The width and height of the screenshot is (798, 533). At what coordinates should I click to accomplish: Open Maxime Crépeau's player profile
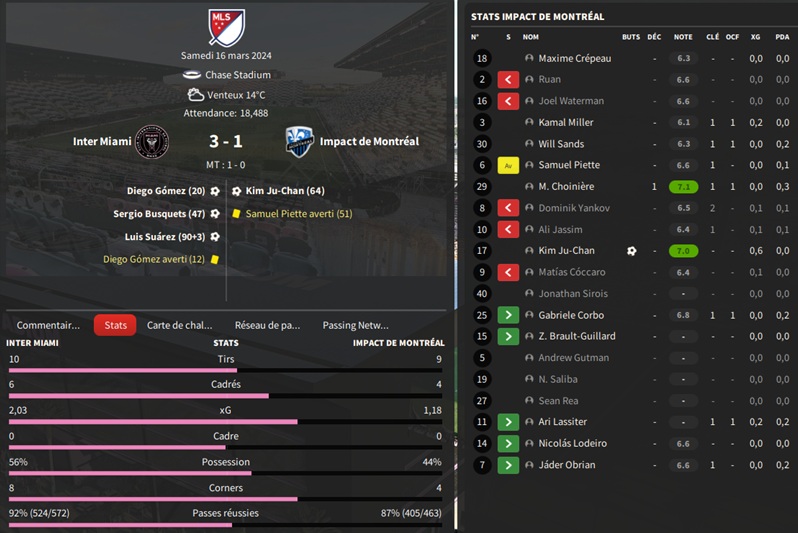point(574,58)
